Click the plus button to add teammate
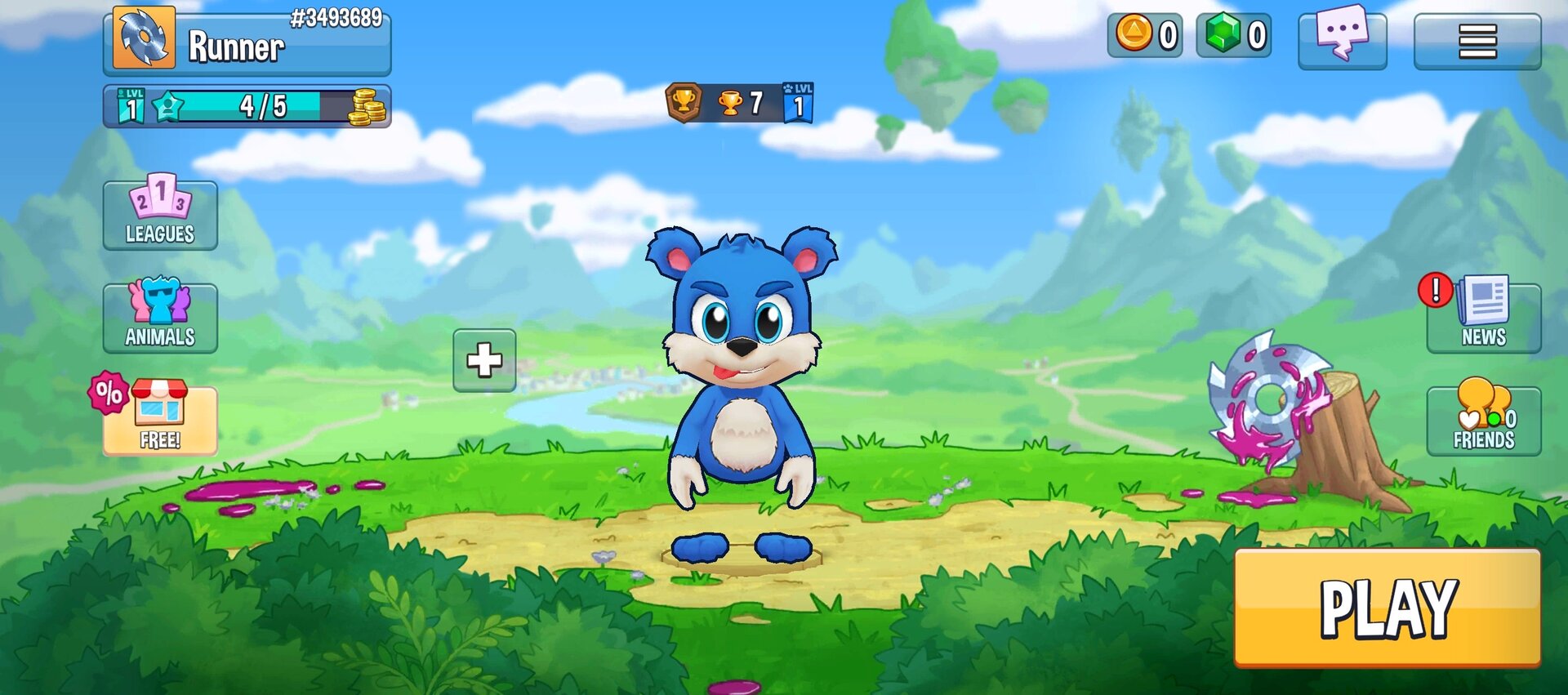This screenshot has height=695, width=1568. 484,360
